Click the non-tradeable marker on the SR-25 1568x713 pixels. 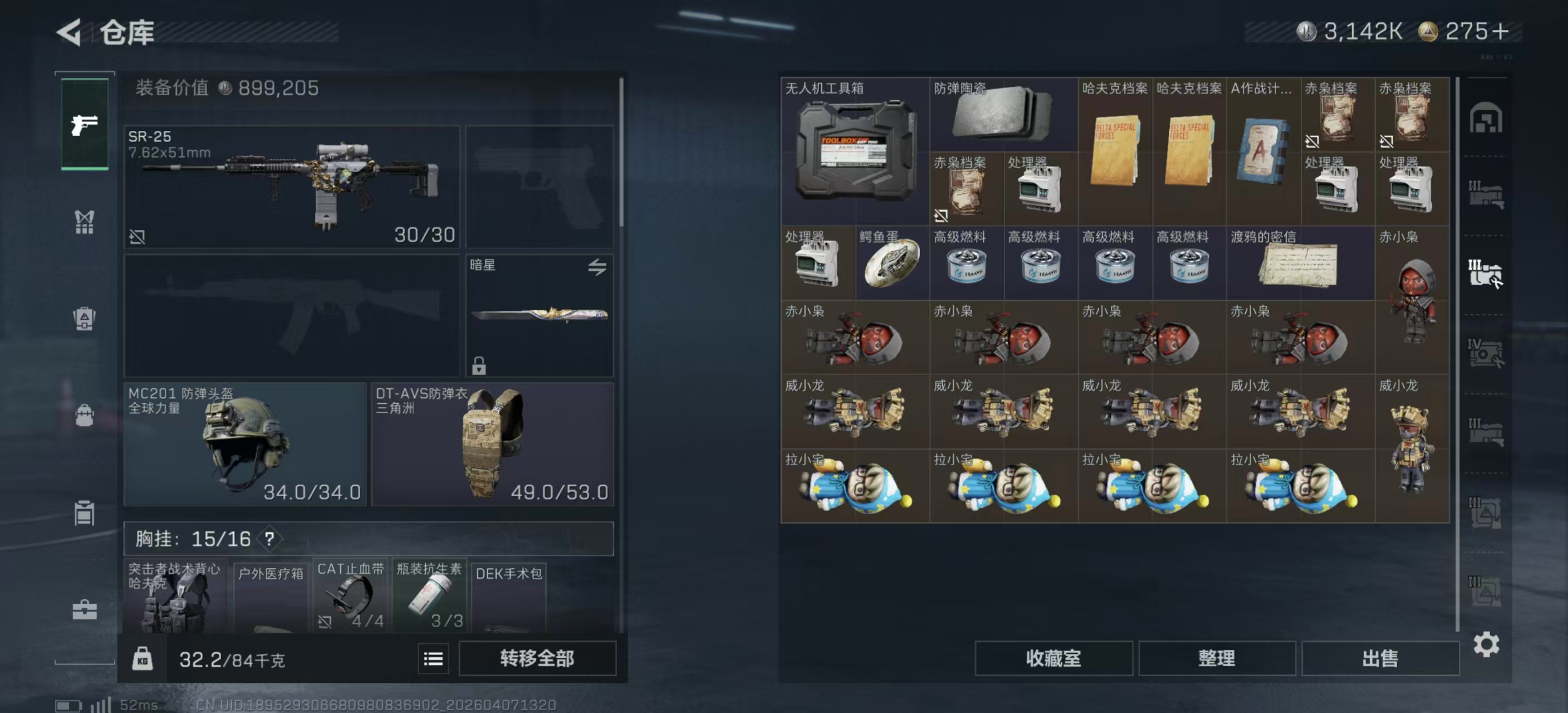click(x=138, y=237)
